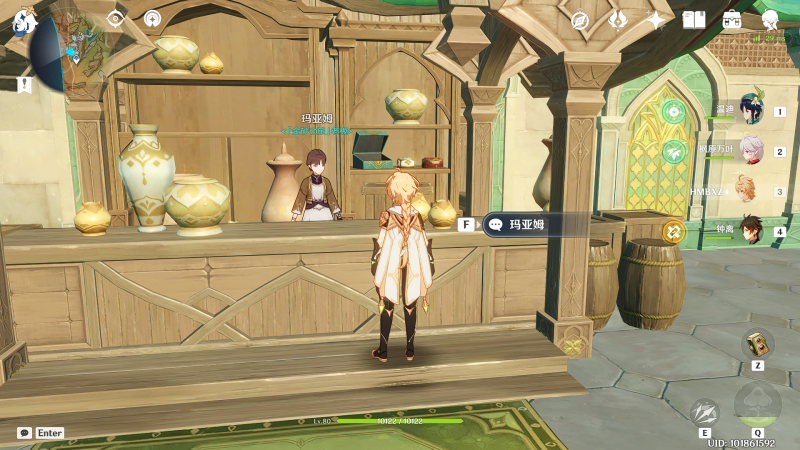Open the quest exclamation mark icon
Viewport: 800px width, 450px height.
tap(24, 85)
